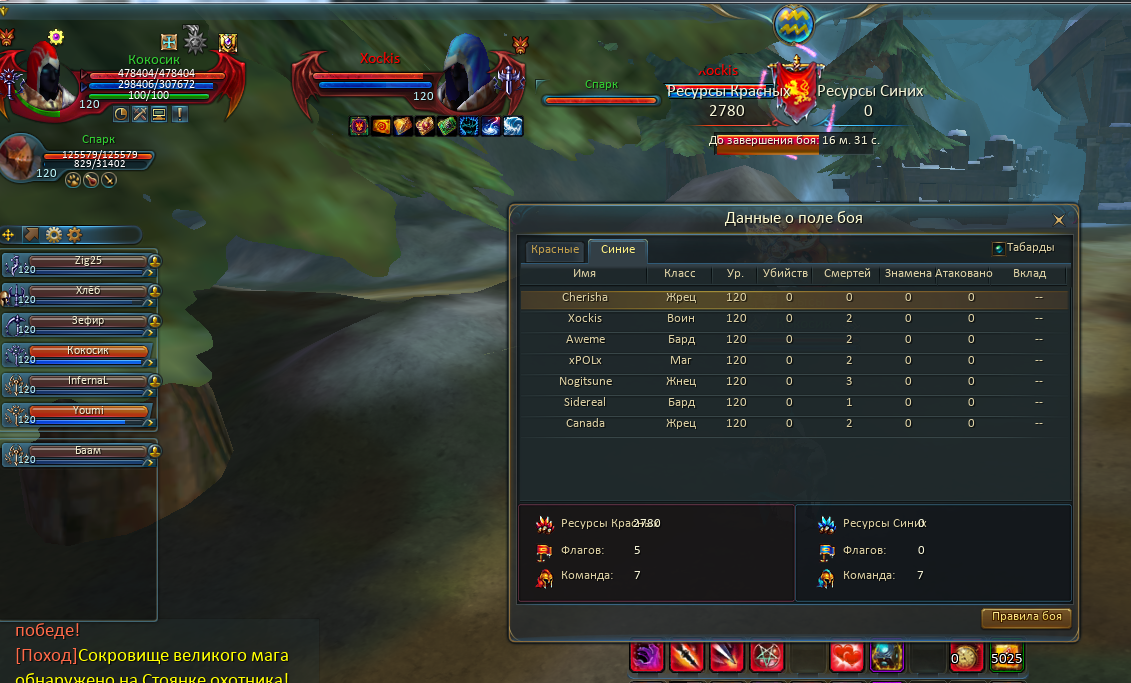Screen dimensions: 1131x683
Task: Activate the pentagram skill on the hotbar
Action: tap(767, 657)
